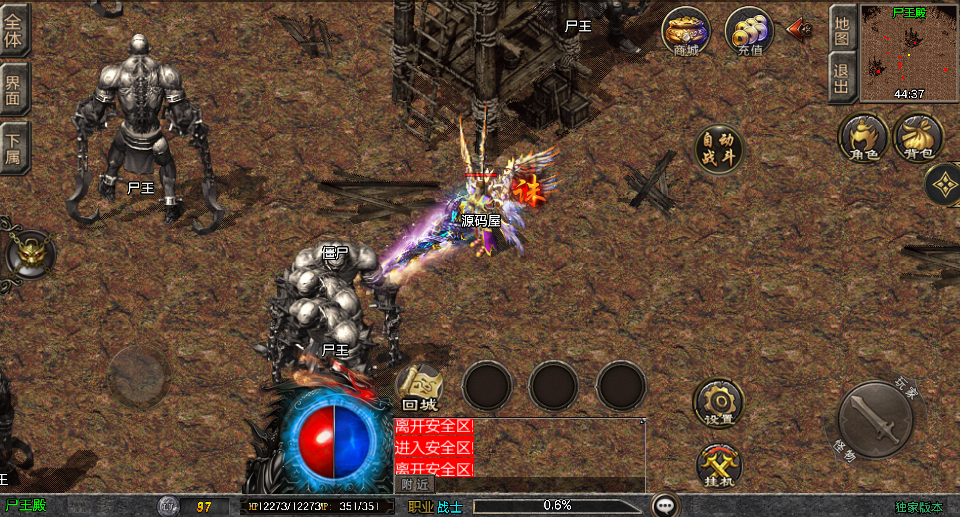Collapse the top icons with red arrow

[799, 28]
